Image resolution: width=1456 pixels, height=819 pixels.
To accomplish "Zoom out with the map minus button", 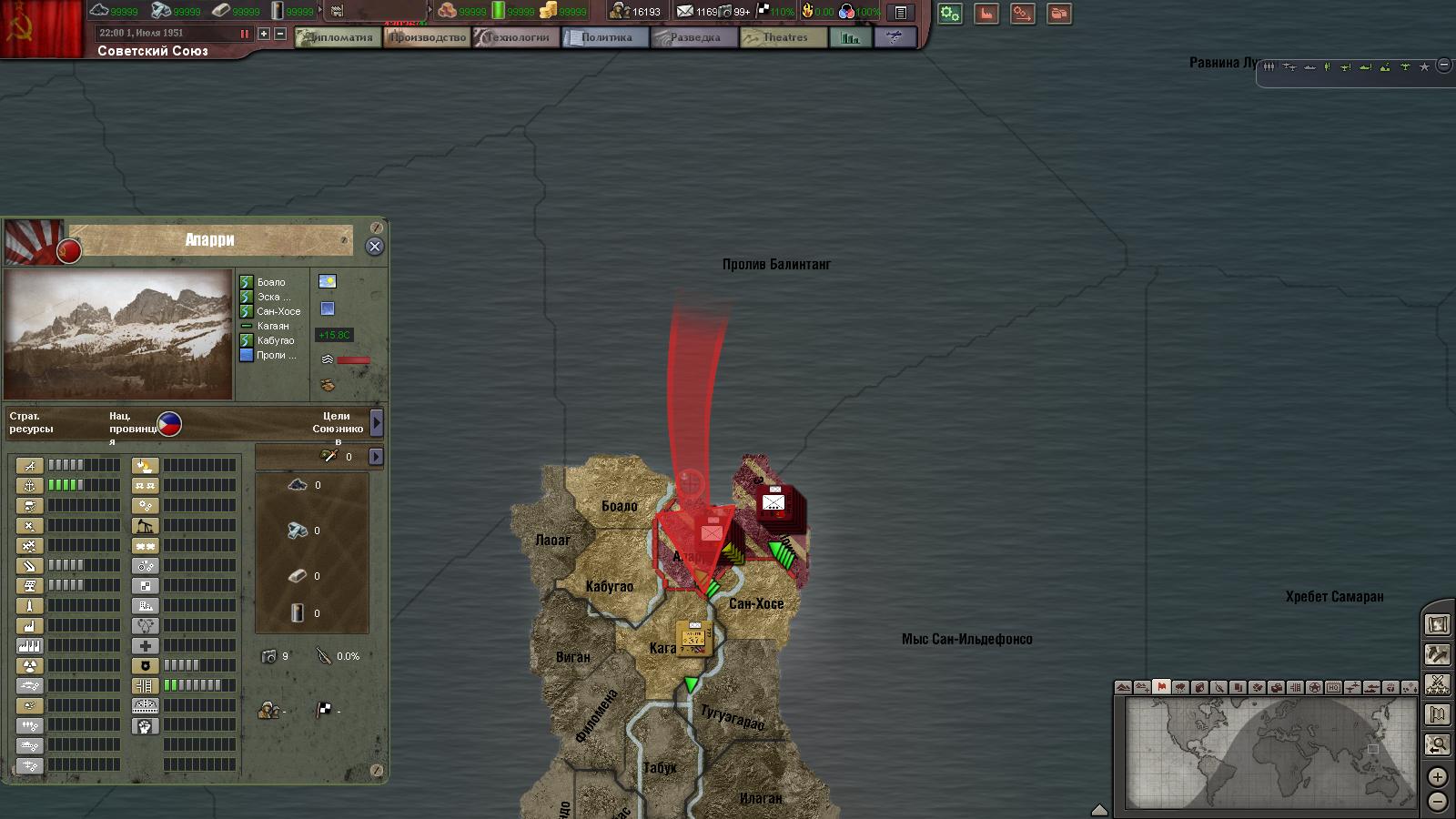I will tap(1437, 802).
